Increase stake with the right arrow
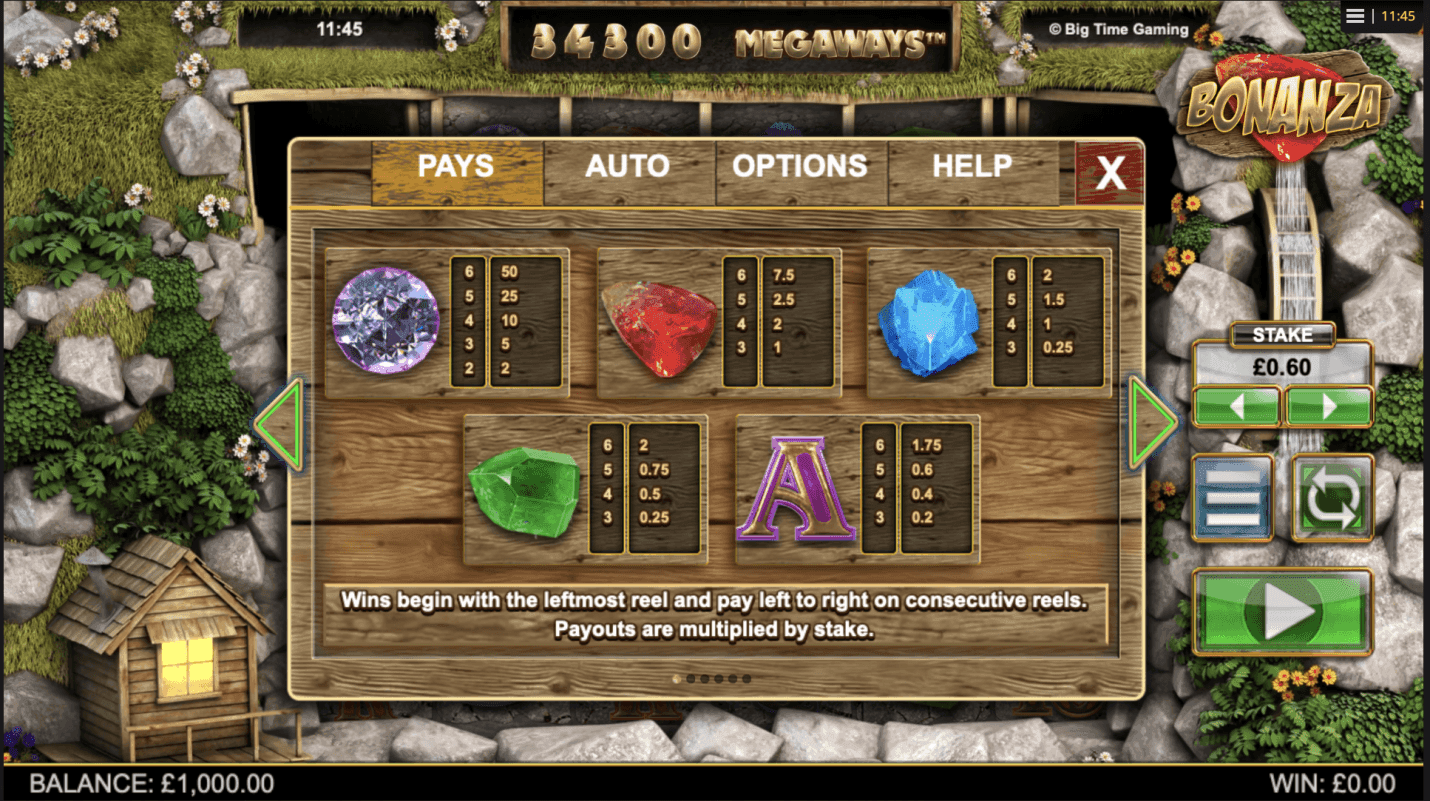The width and height of the screenshot is (1430, 801). point(1330,406)
